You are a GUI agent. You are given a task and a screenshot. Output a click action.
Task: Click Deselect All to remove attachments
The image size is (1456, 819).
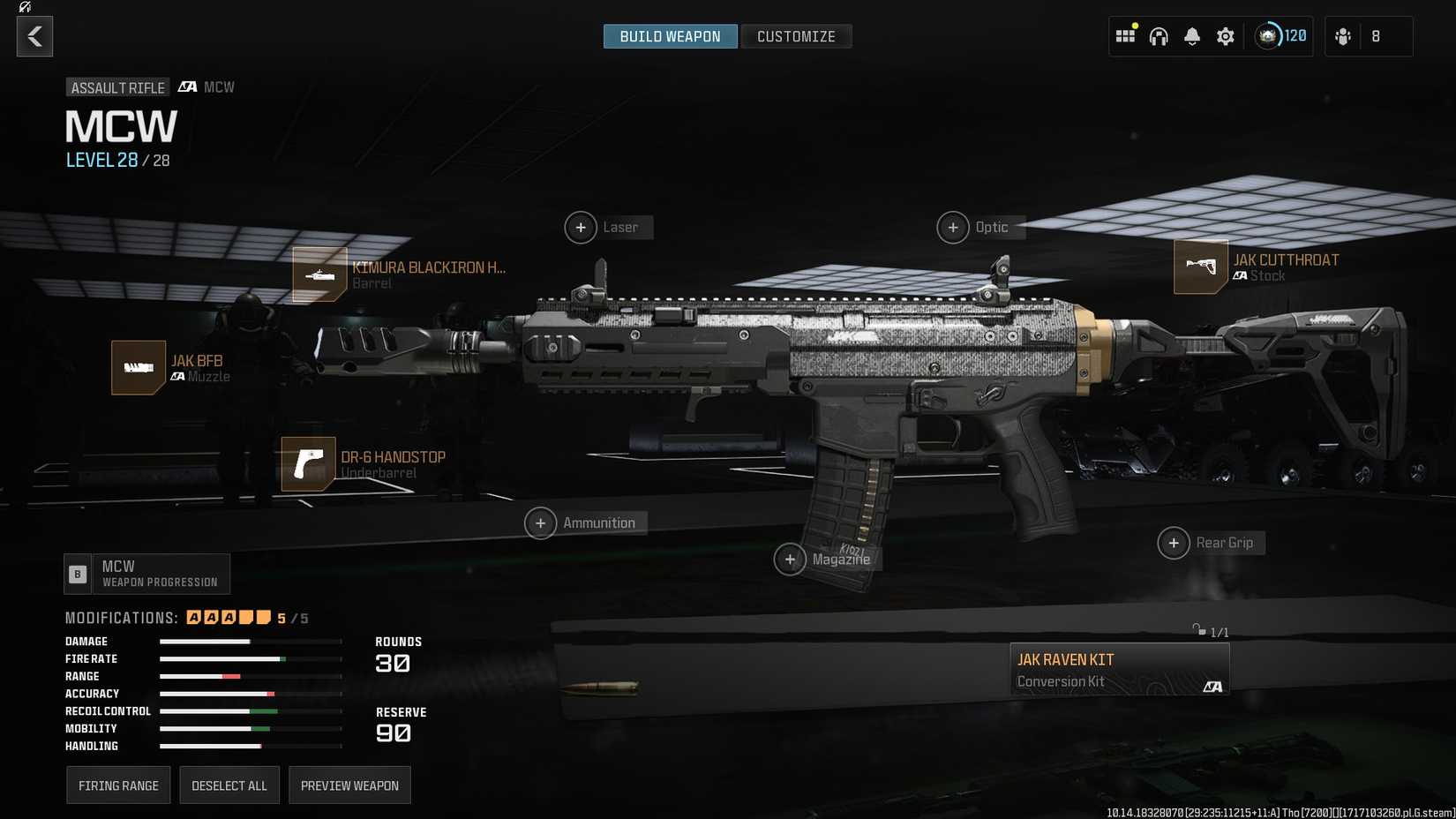[x=229, y=785]
